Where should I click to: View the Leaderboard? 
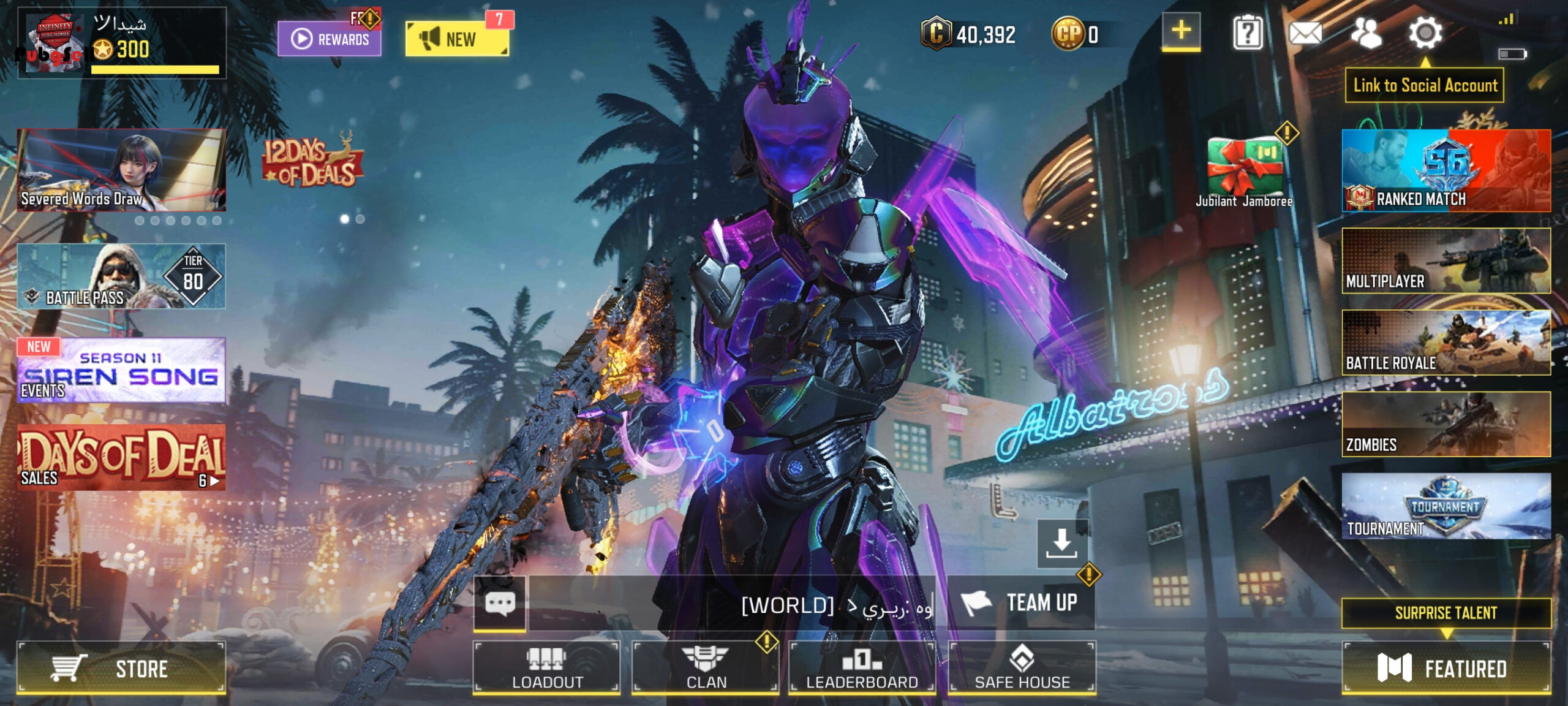point(862,667)
